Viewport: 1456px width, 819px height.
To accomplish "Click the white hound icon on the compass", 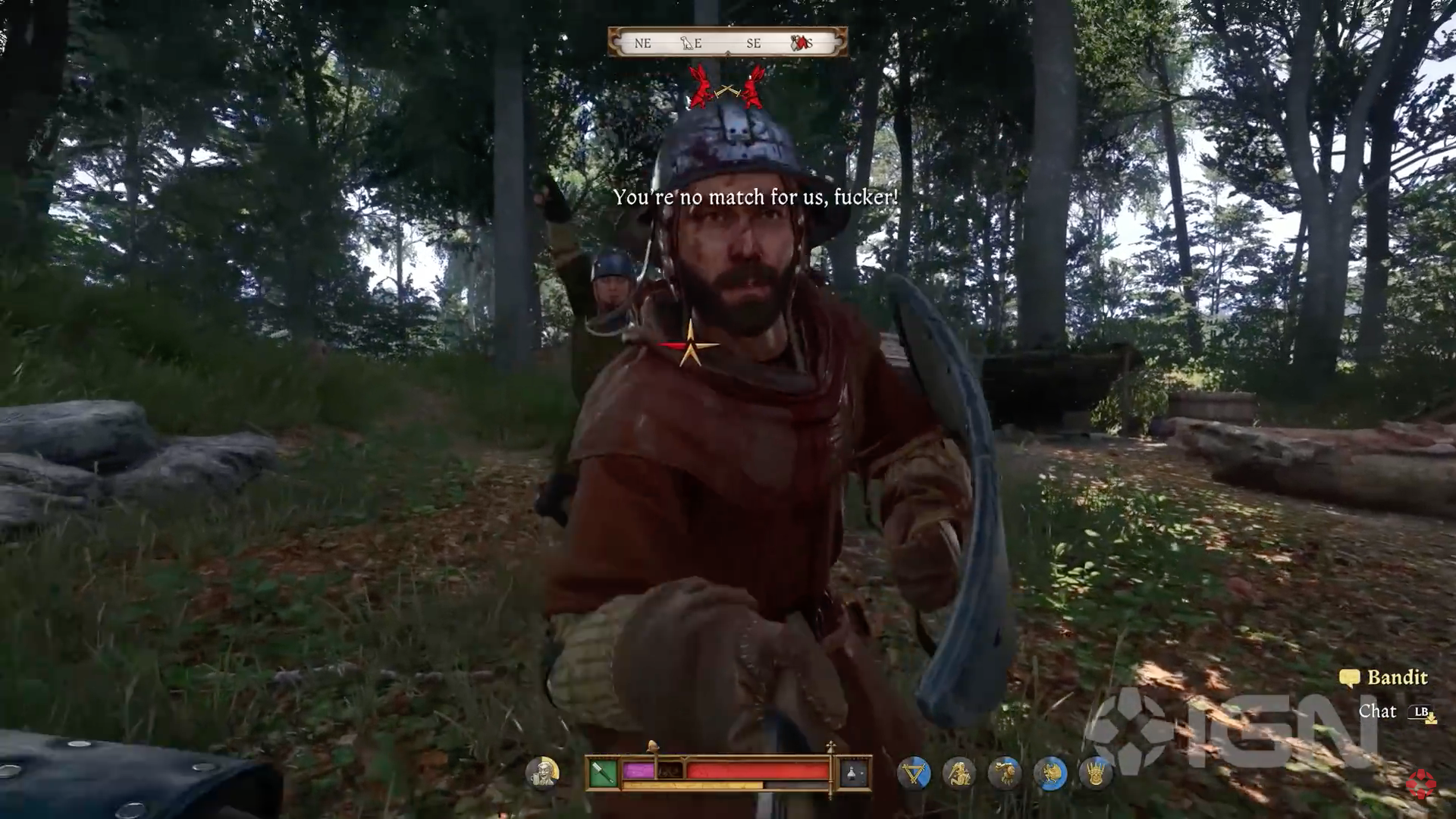I will [687, 43].
